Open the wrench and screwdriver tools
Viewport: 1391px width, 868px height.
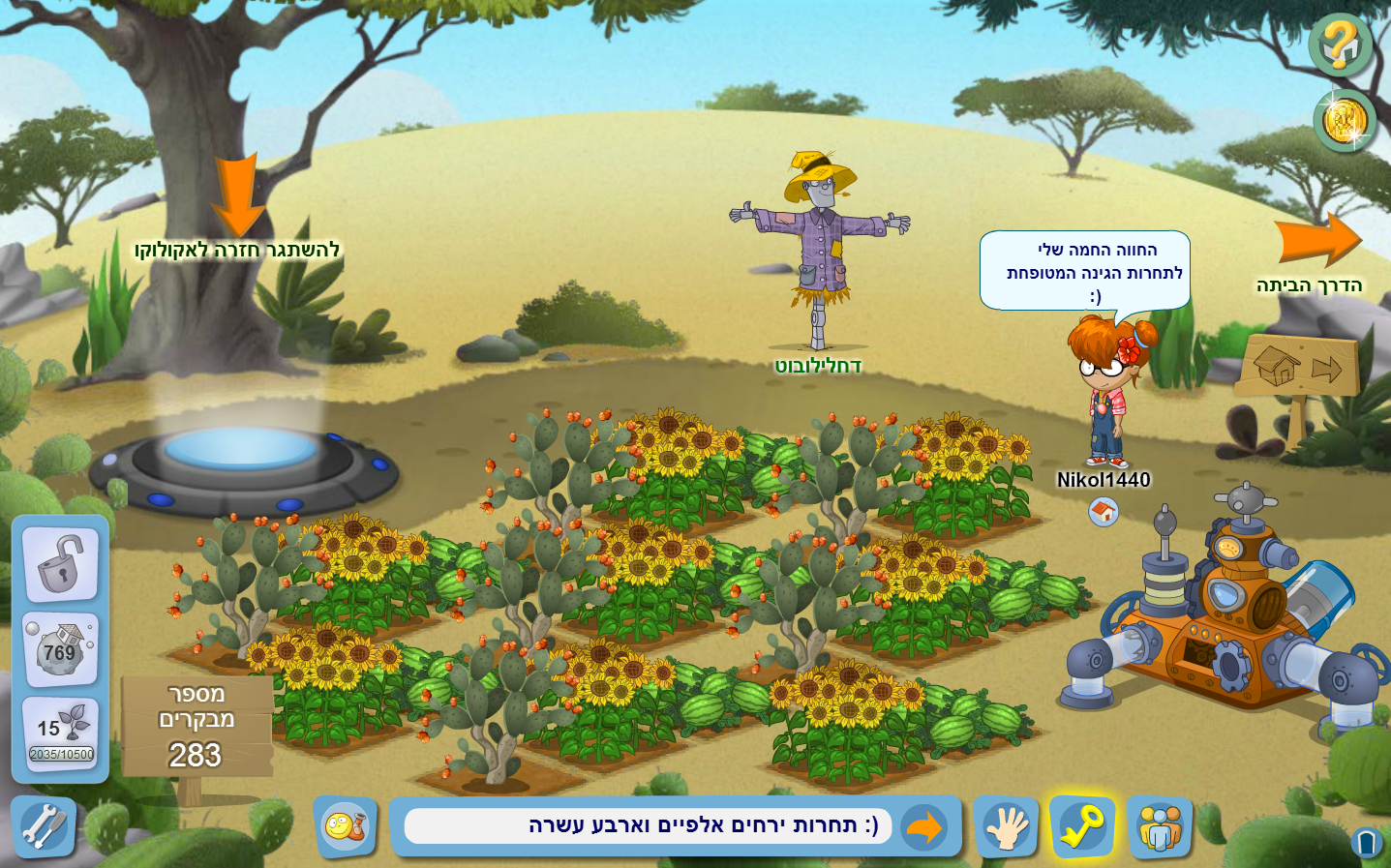(43, 827)
